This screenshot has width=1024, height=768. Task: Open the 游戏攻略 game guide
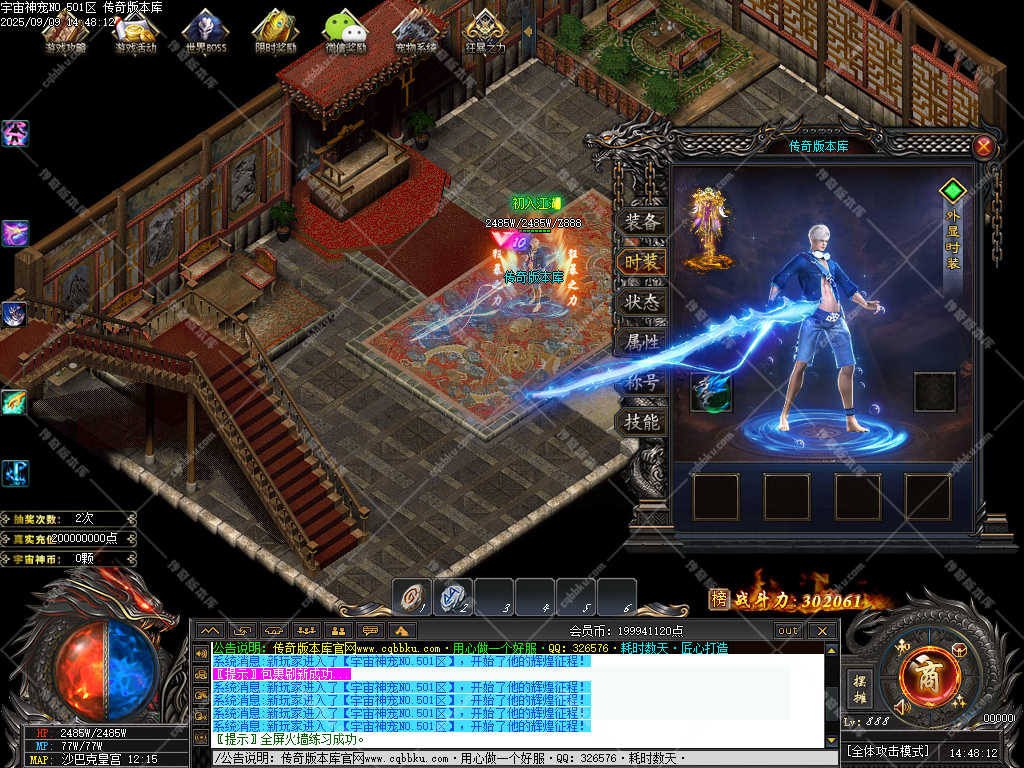pyautogui.click(x=66, y=32)
